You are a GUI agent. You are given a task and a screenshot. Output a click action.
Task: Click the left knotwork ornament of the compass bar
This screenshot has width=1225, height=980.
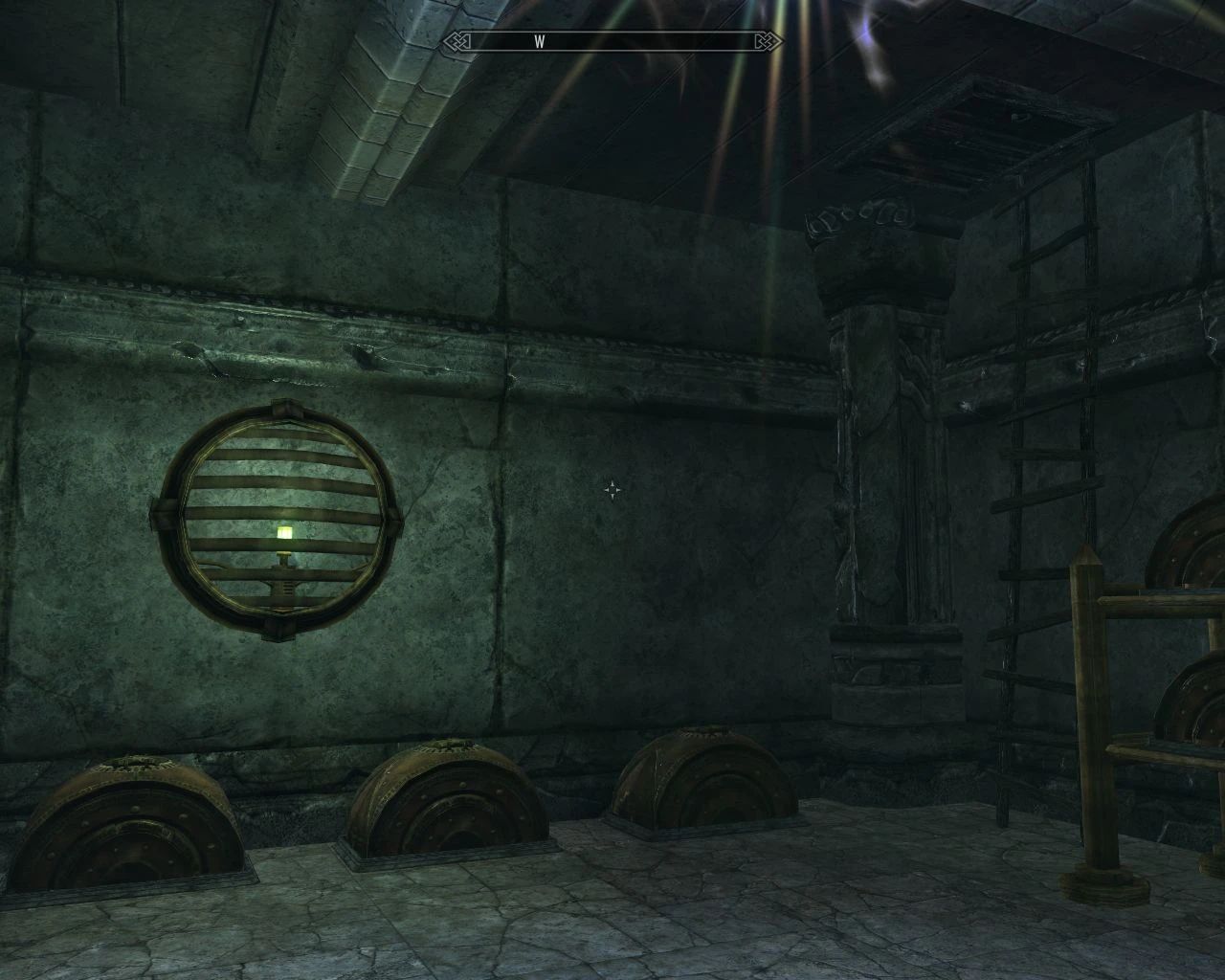[457, 41]
